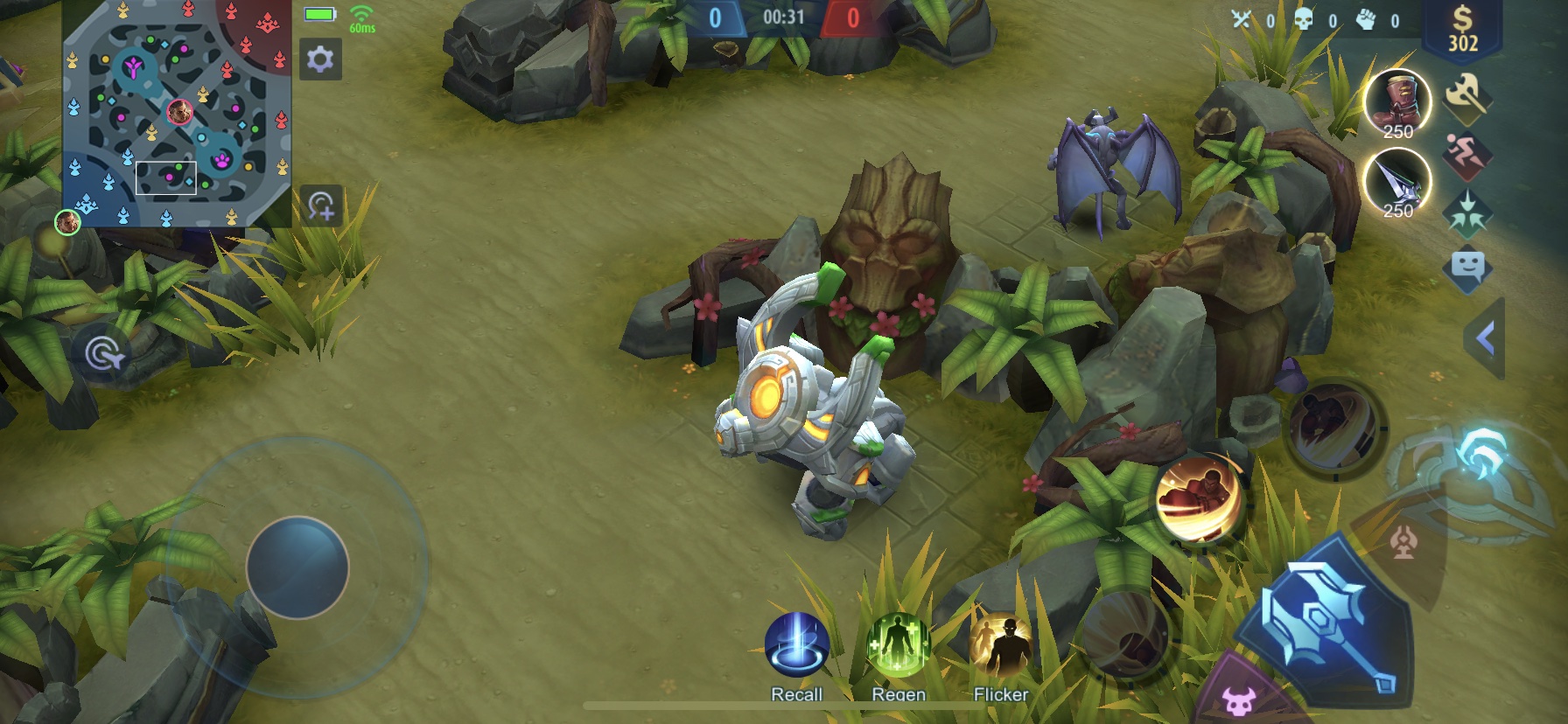1568x724 pixels.
Task: Open the settings gear menu
Action: coord(319,59)
